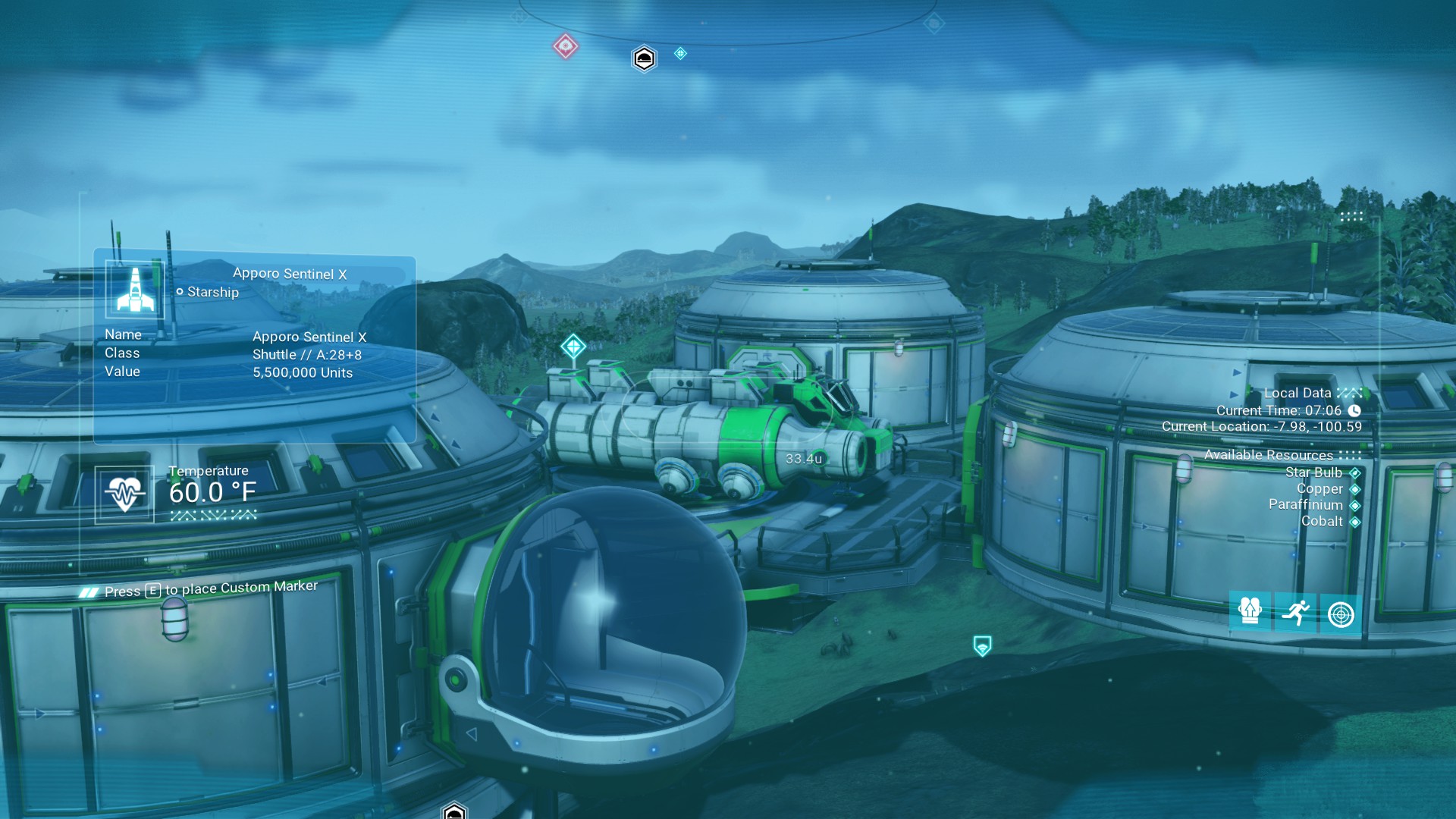The image size is (1456, 819).
Task: Activate the running figure icon
Action: 1296,612
